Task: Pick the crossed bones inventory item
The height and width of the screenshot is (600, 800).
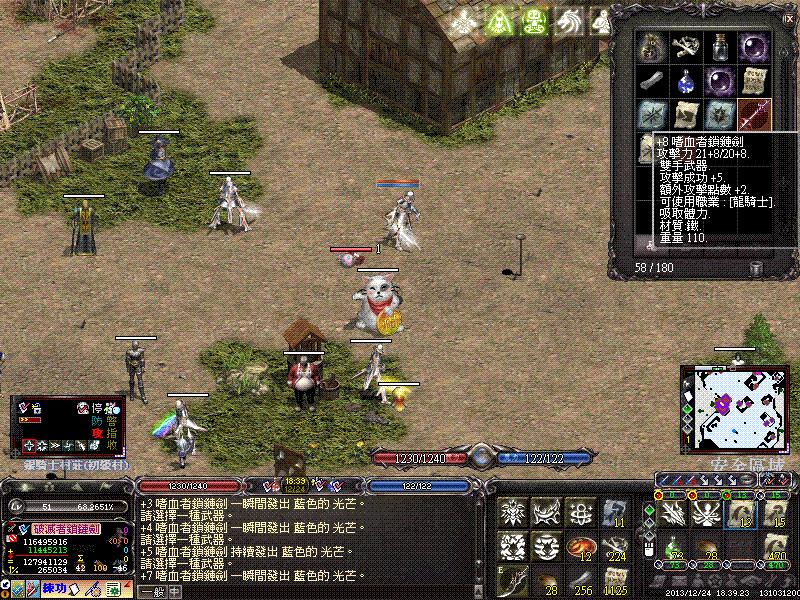Action: 686,47
